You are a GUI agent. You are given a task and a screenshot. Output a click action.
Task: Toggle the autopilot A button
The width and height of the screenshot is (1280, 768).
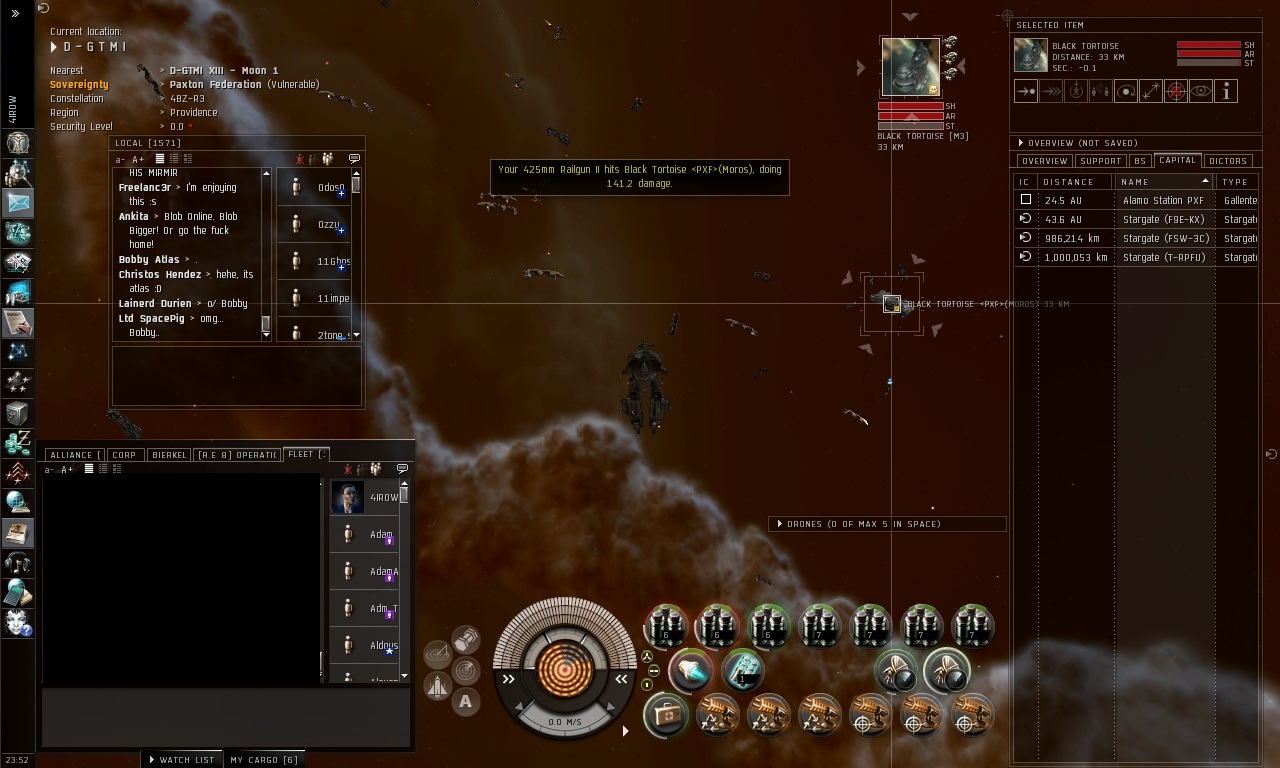point(465,702)
